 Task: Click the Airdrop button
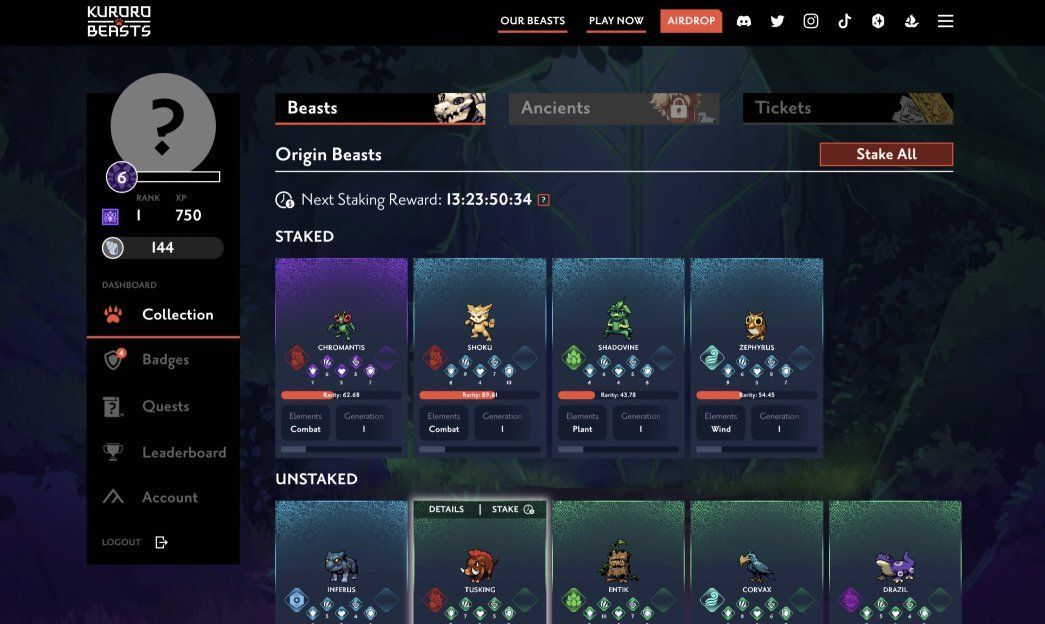(691, 21)
